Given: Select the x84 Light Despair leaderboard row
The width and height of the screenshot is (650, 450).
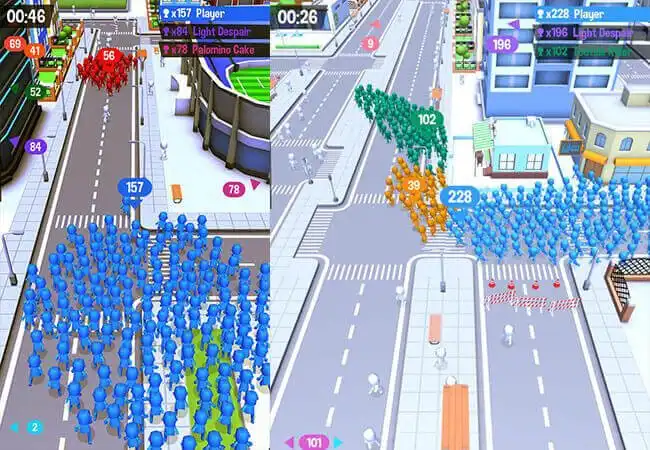Looking at the screenshot, I should (x=214, y=32).
